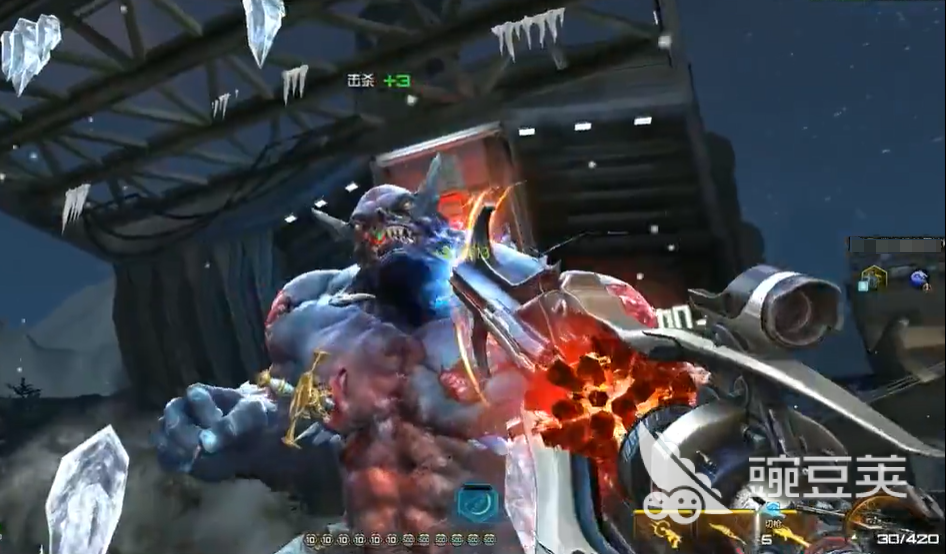Click the blue round orb icon
Image resolution: width=946 pixels, height=554 pixels.
tap(918, 278)
